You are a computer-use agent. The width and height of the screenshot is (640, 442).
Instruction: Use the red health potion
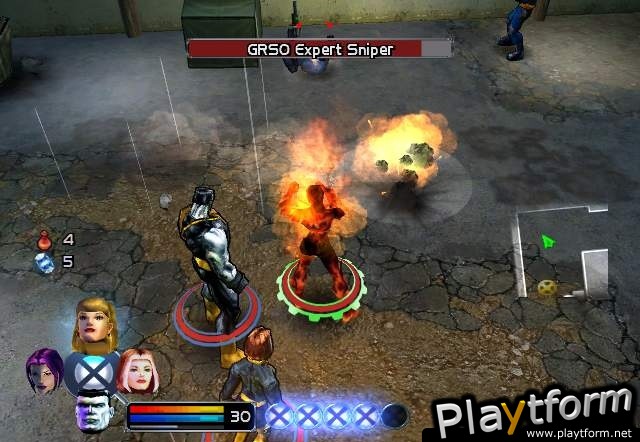pos(44,240)
